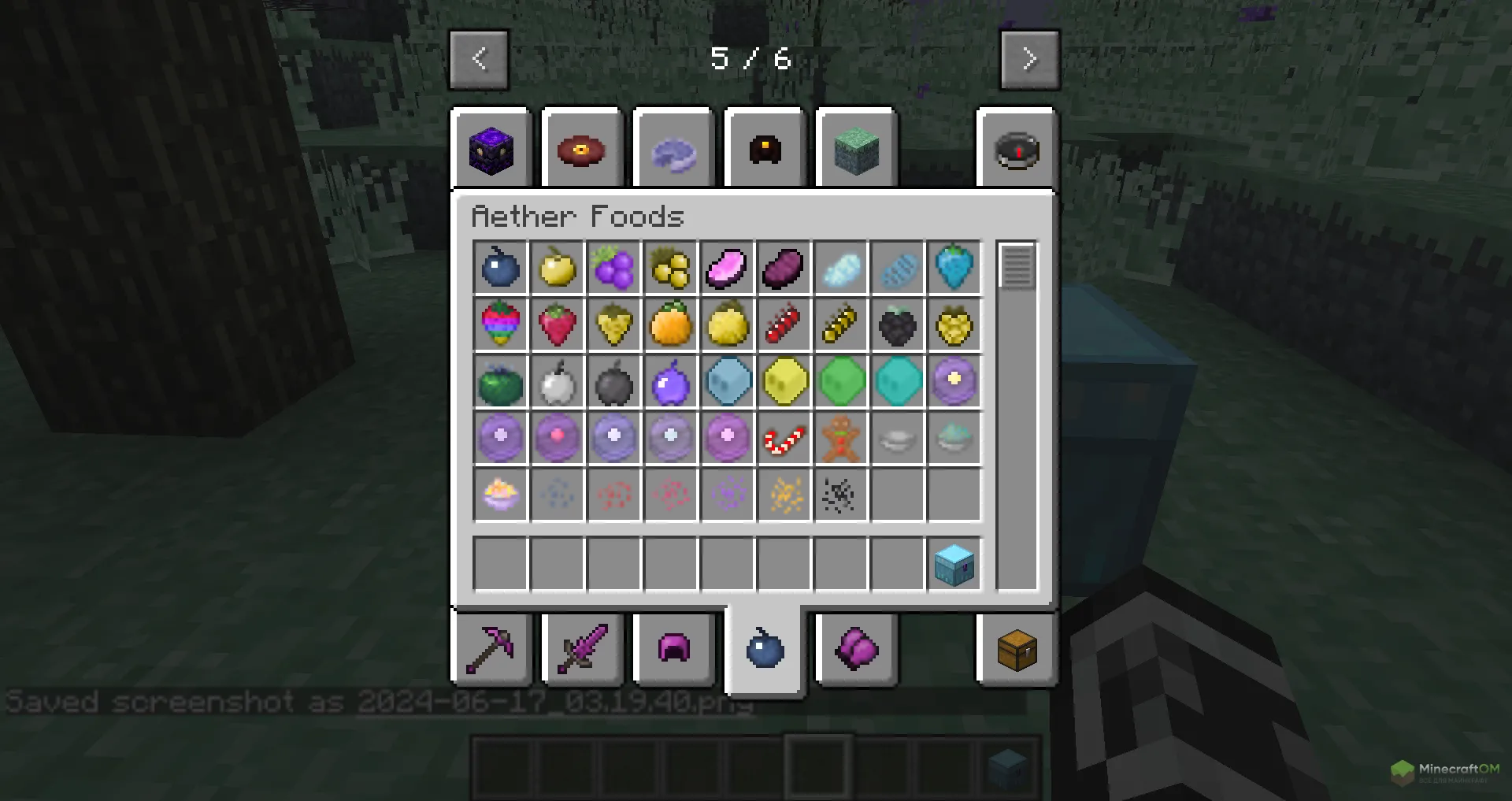The width and height of the screenshot is (1512, 801).
Task: Open the purple gloves accessories tab
Action: [x=856, y=650]
